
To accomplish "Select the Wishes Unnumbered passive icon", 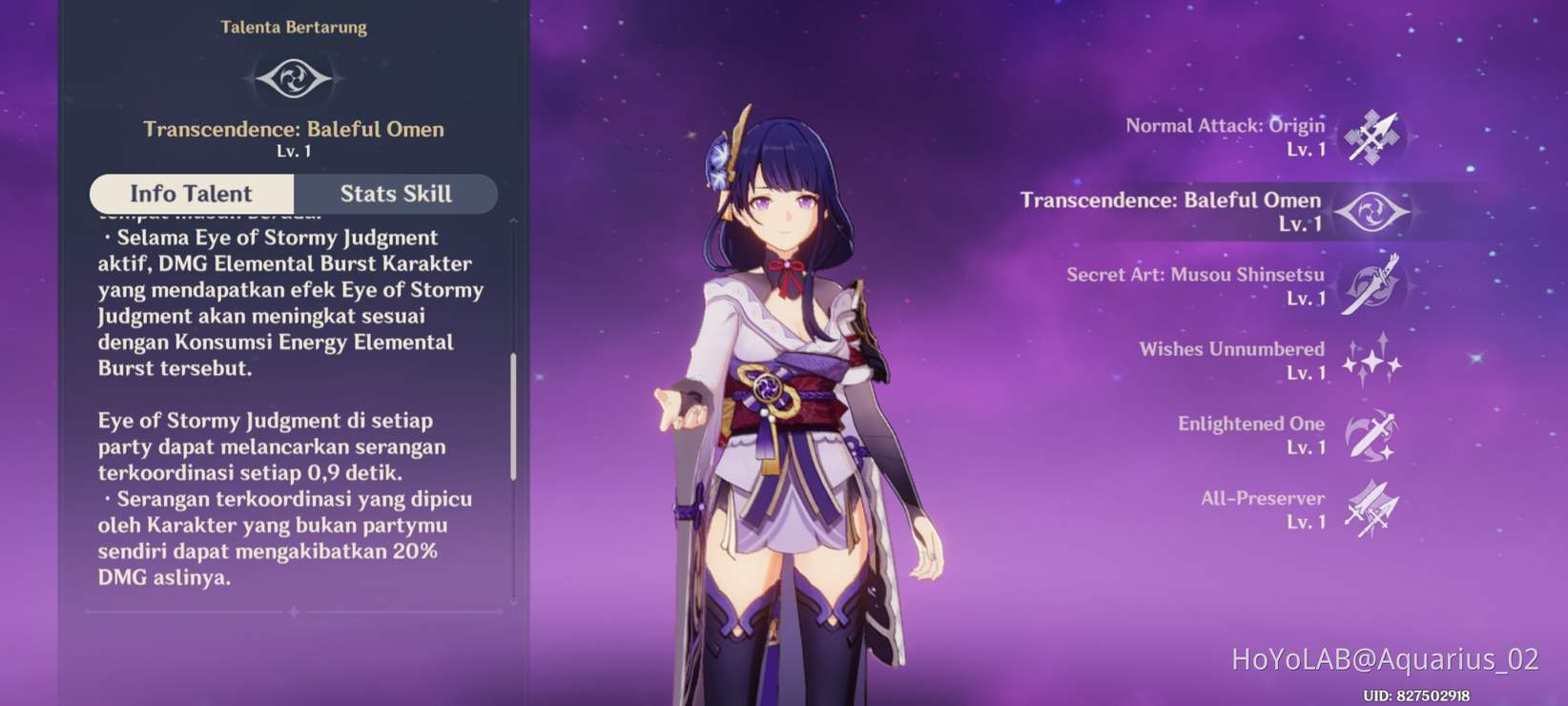I will click(1373, 361).
